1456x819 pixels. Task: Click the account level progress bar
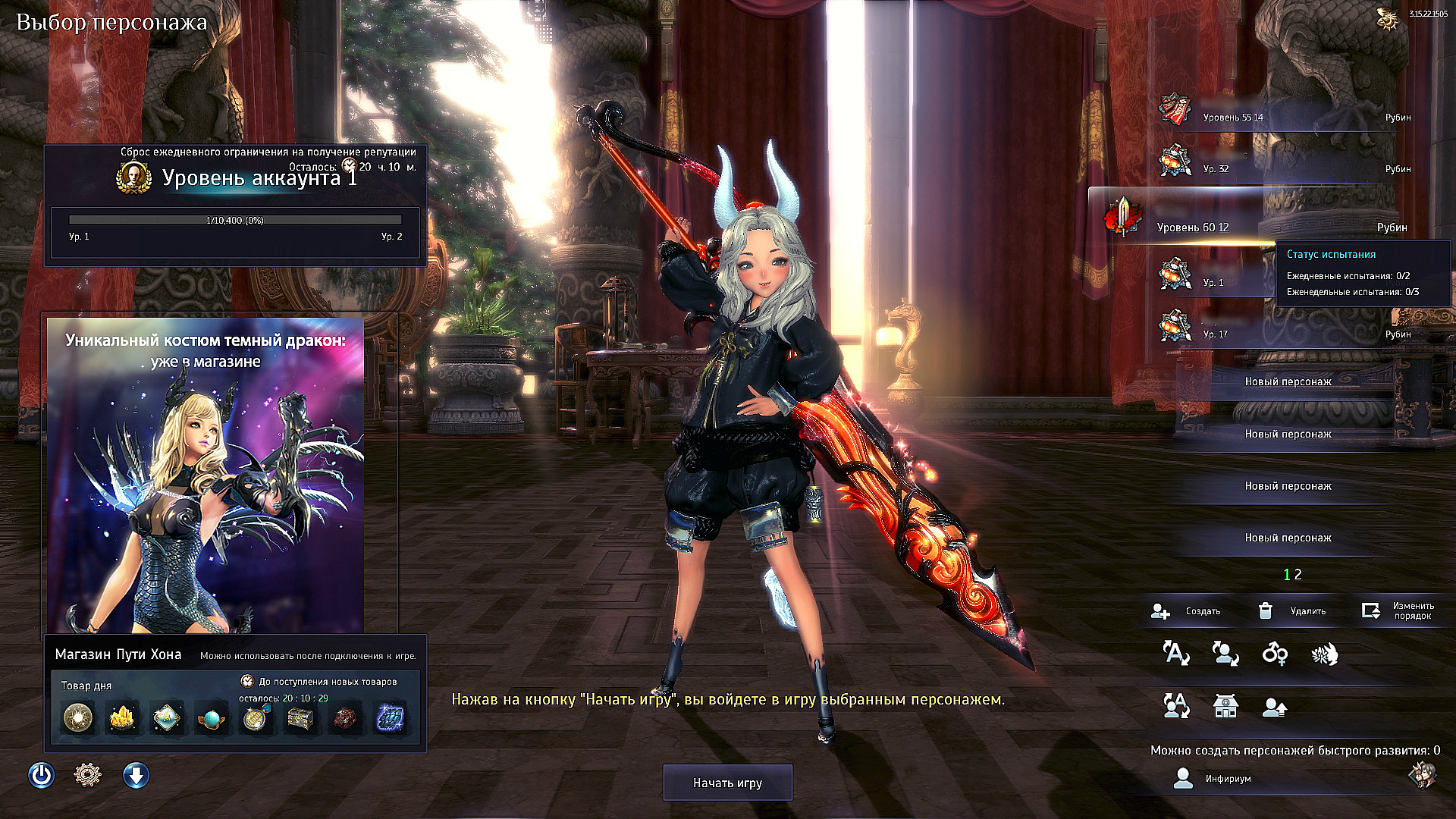[234, 221]
